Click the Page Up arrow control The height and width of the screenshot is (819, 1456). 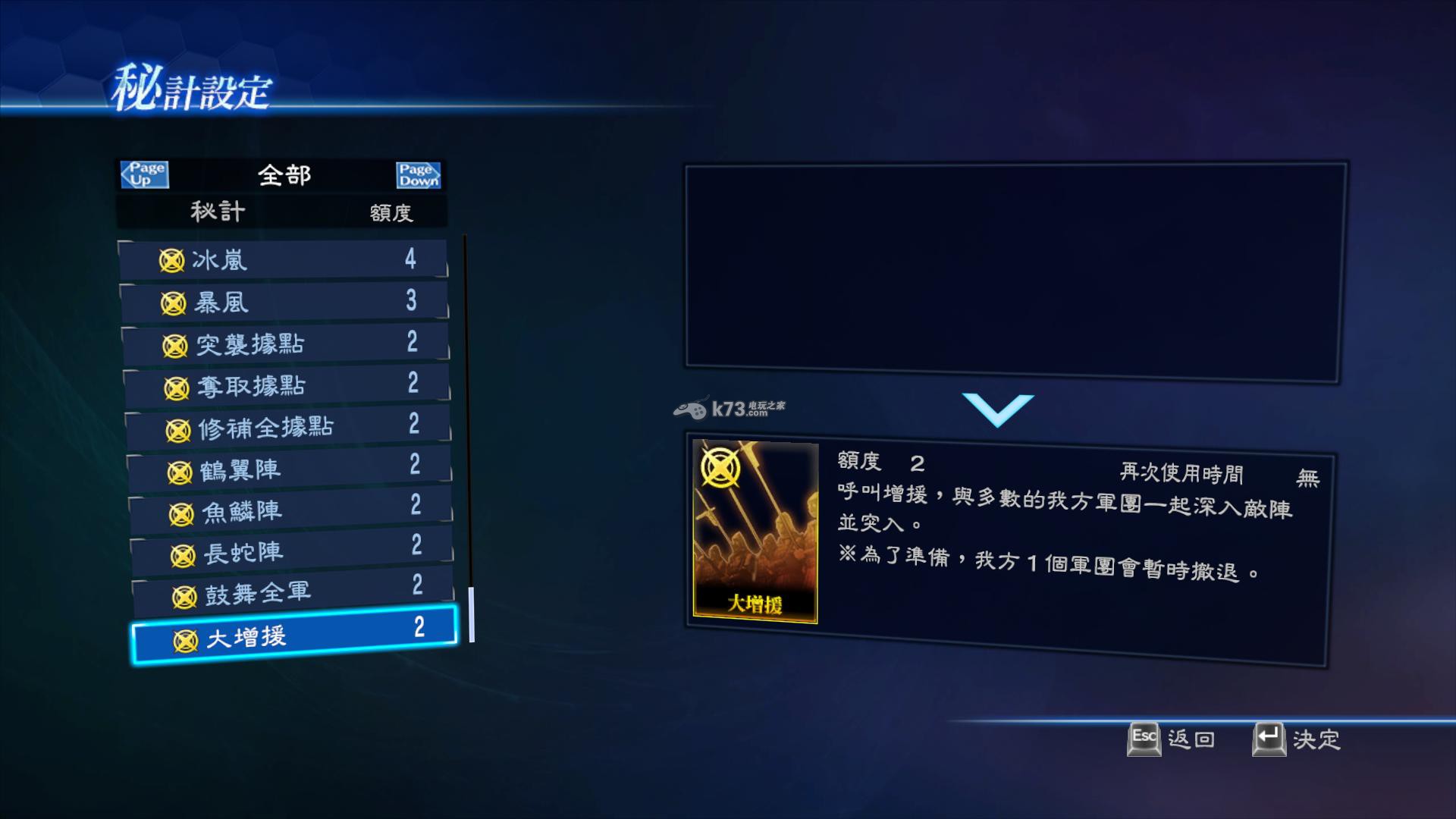coord(144,174)
